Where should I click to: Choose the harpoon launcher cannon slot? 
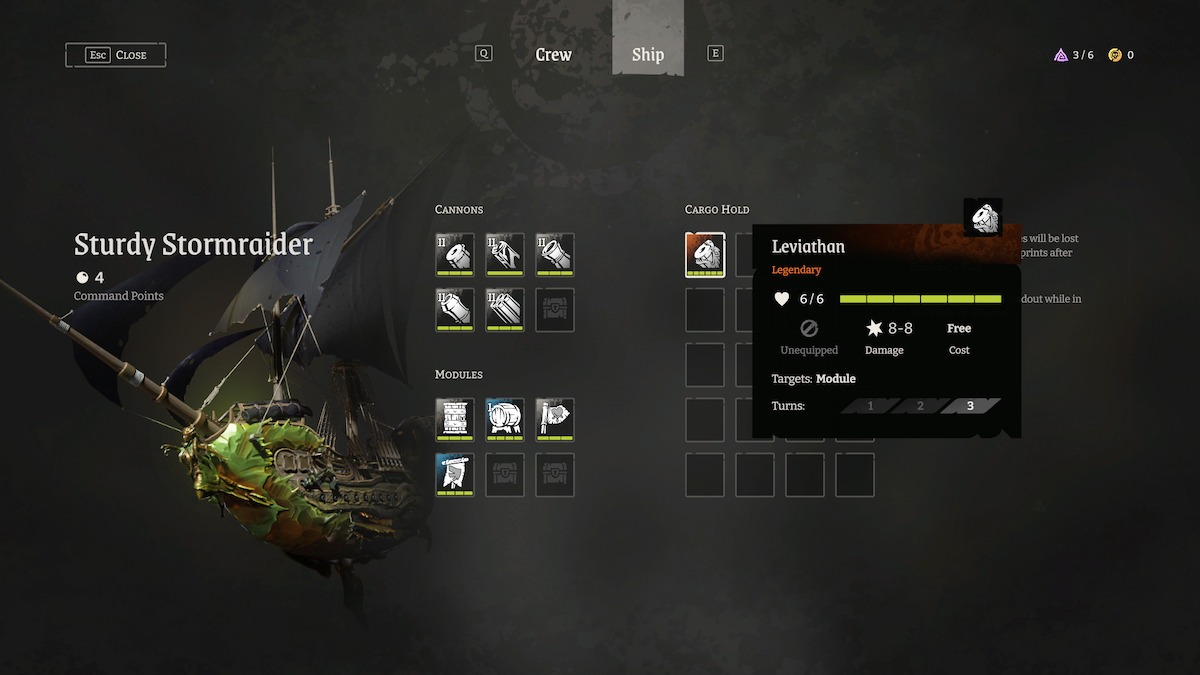[x=505, y=254]
